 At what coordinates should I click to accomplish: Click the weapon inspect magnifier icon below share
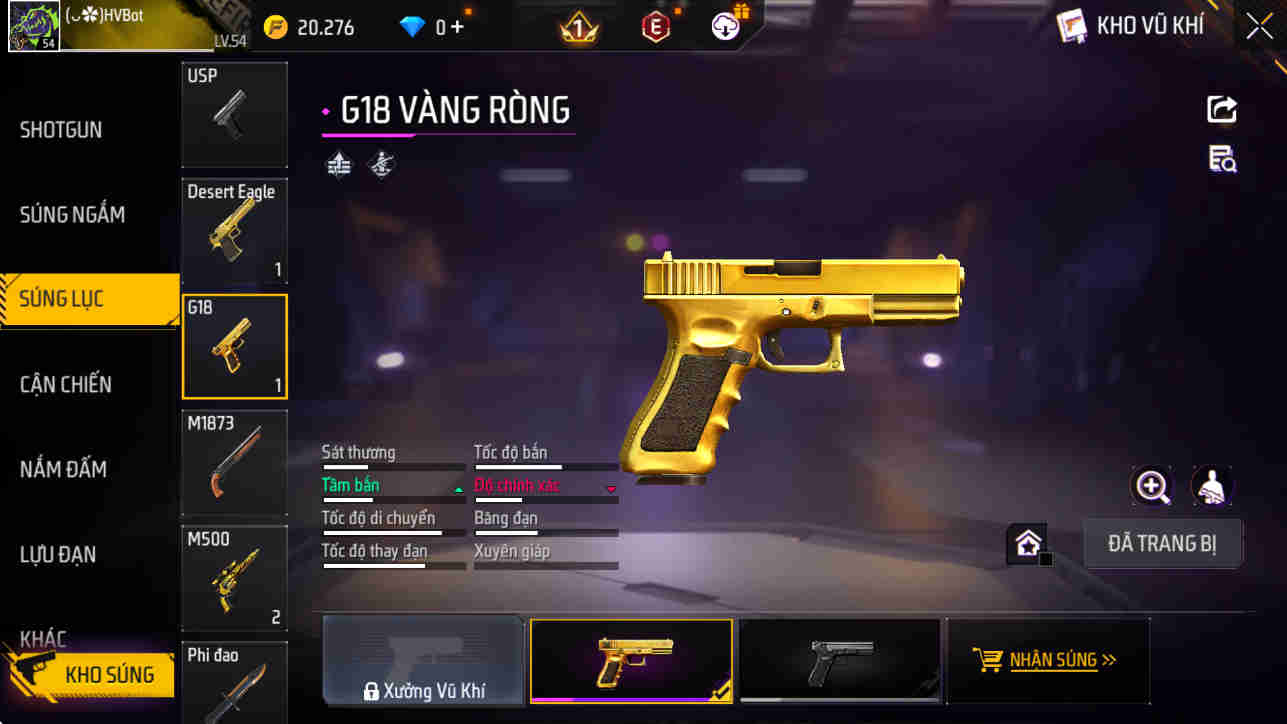click(1221, 160)
